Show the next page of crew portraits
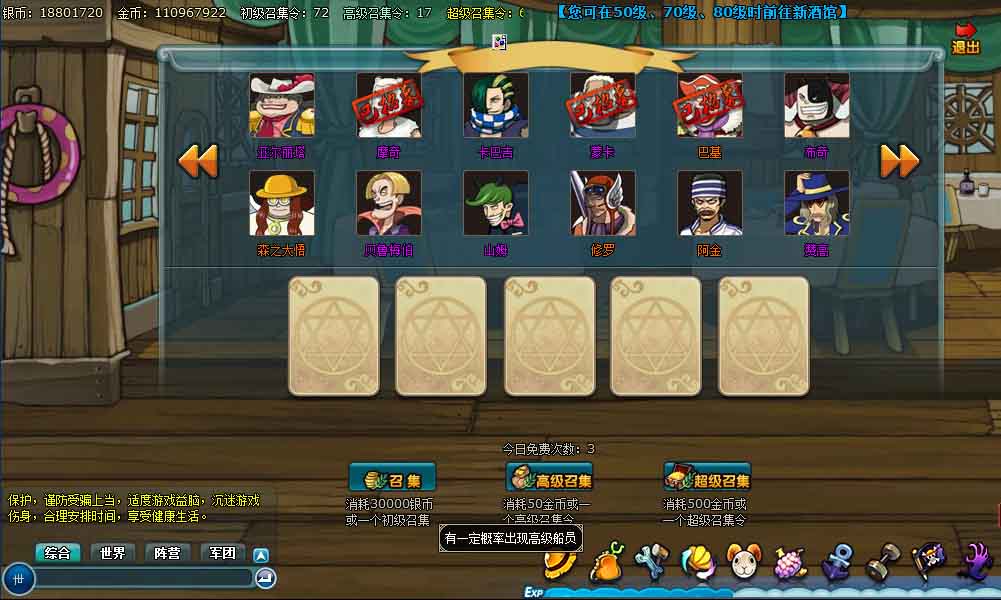The width and height of the screenshot is (1001, 600). point(899,160)
